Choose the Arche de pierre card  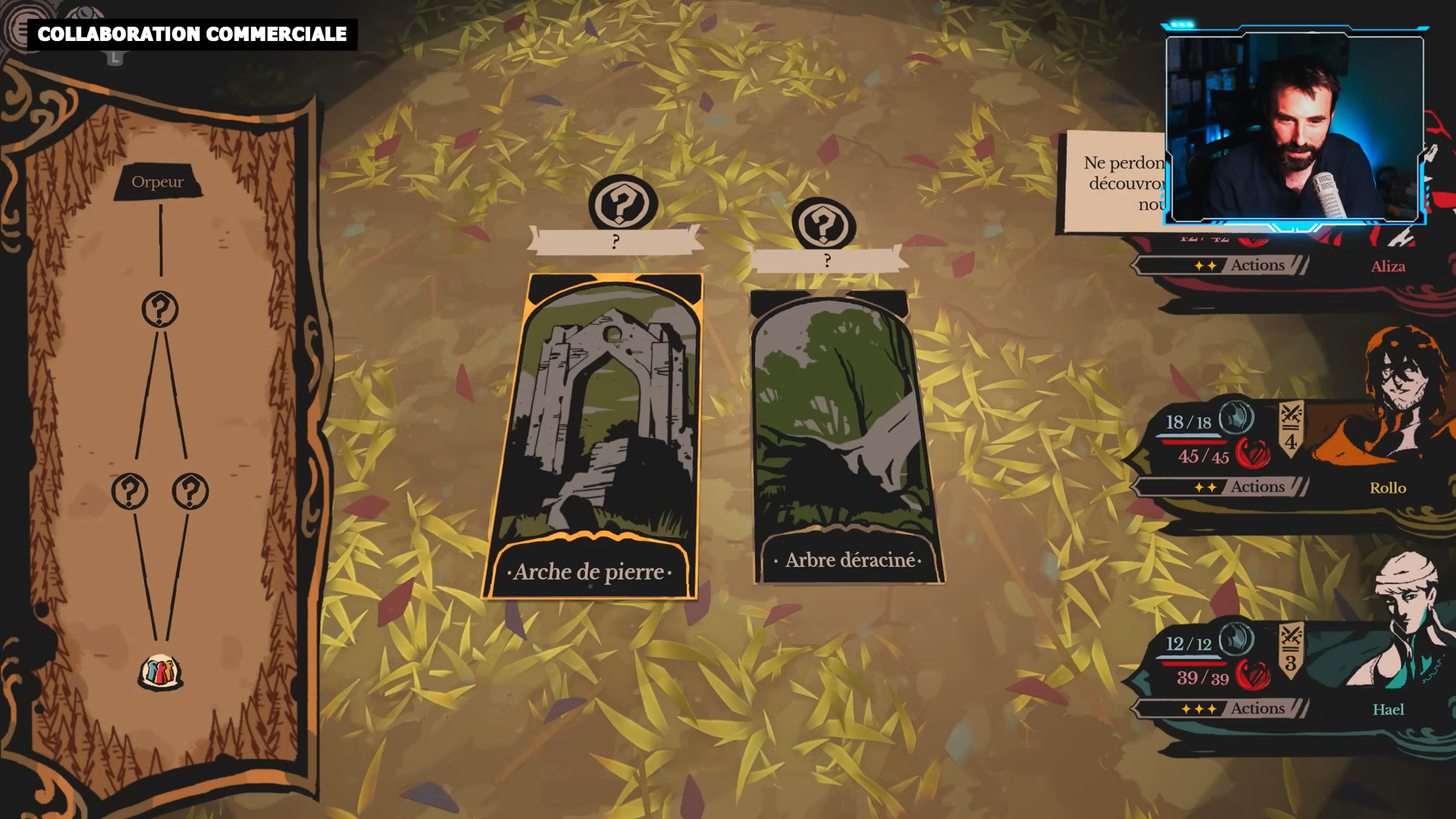(593, 436)
